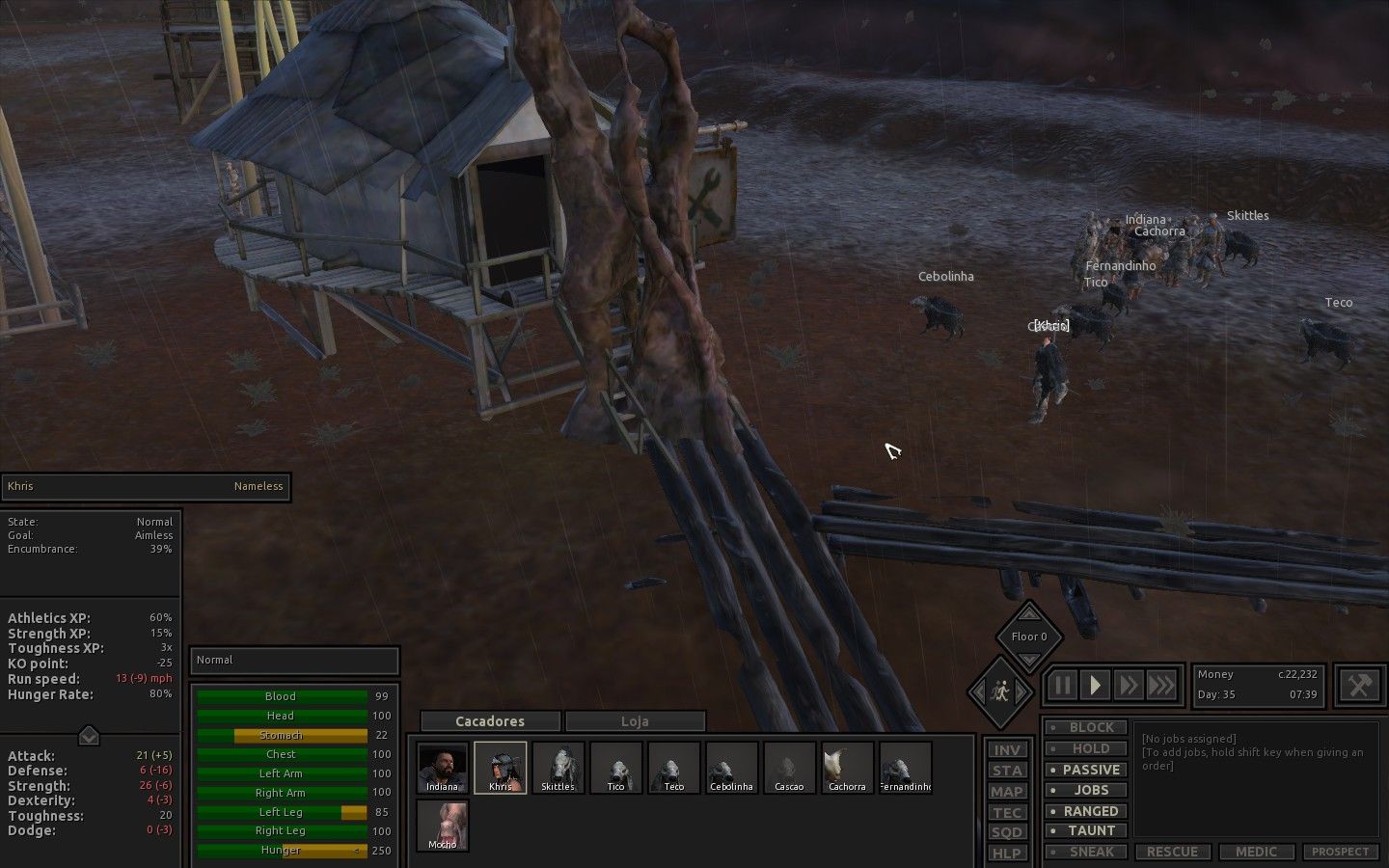The width and height of the screenshot is (1389, 868).
Task: Open the research screen via TEC icon
Action: (1007, 813)
